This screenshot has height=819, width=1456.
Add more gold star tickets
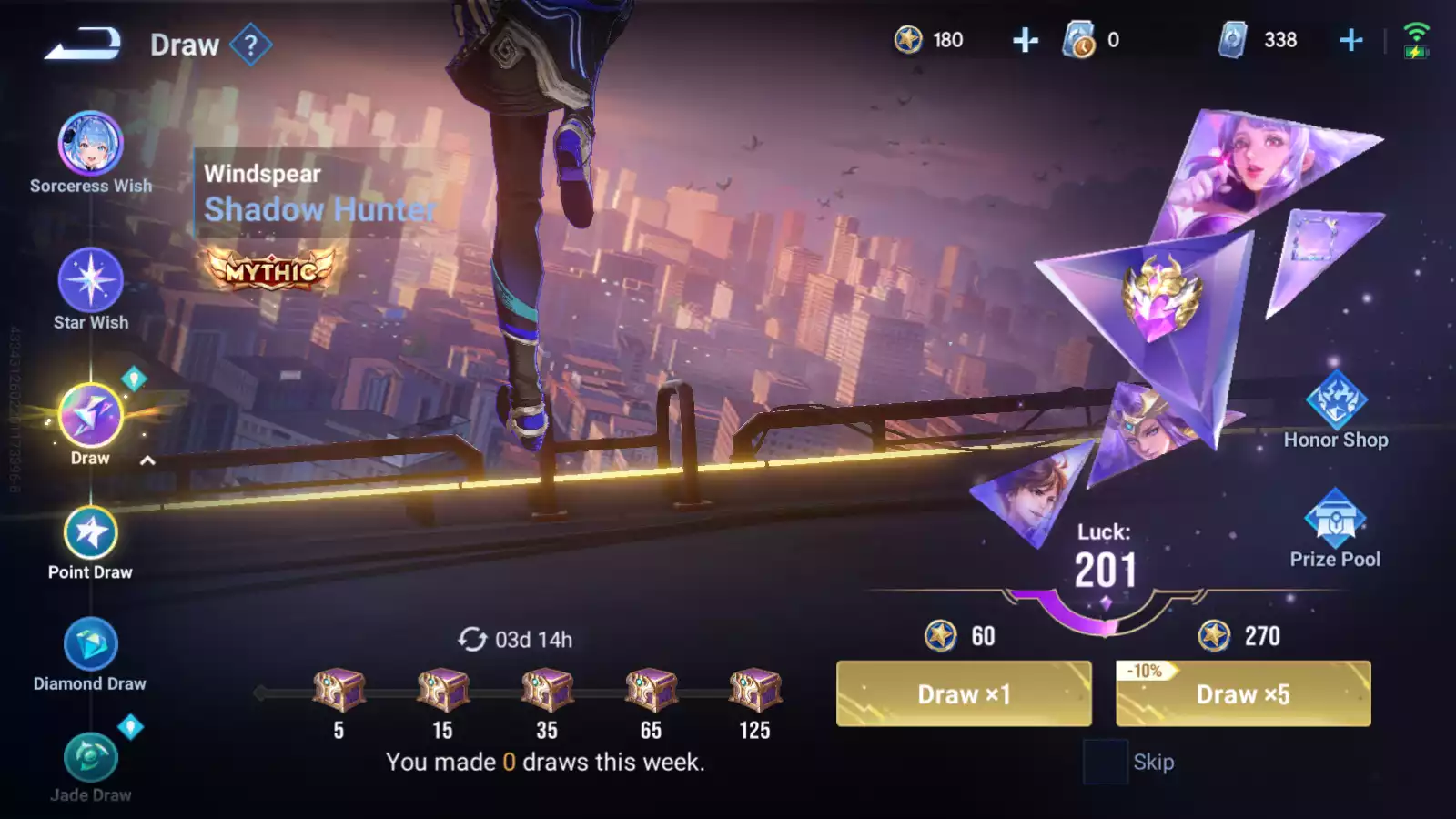(x=1026, y=40)
